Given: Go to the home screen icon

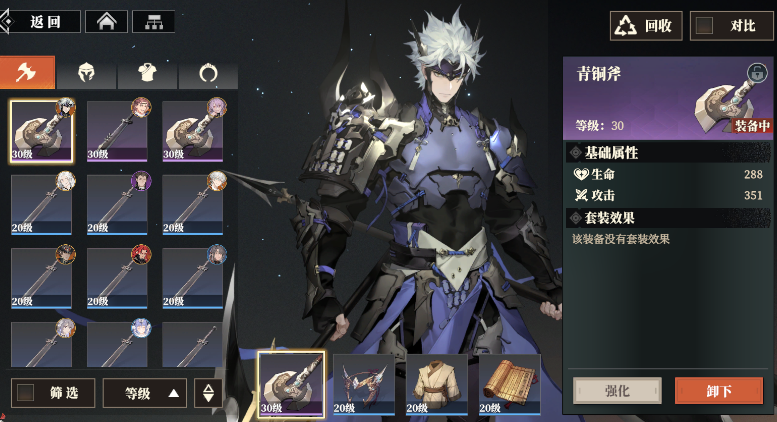Looking at the screenshot, I should pos(112,21).
